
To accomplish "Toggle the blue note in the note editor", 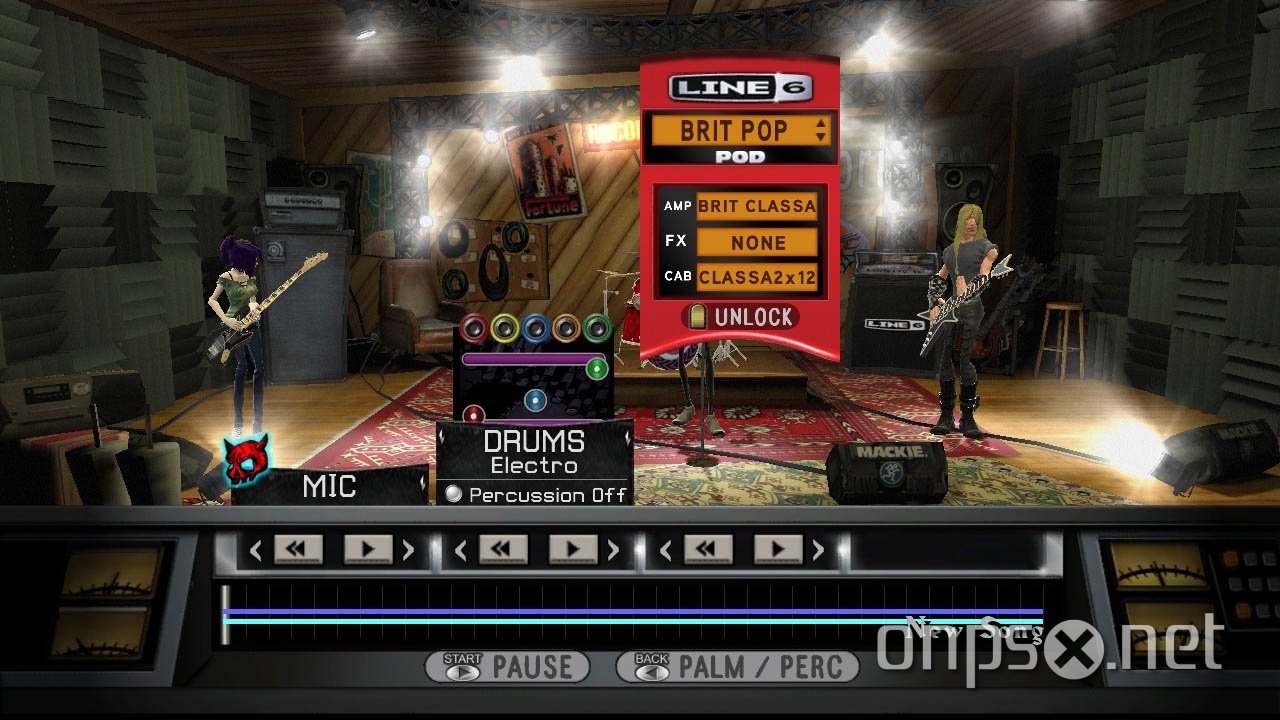I will (535, 400).
